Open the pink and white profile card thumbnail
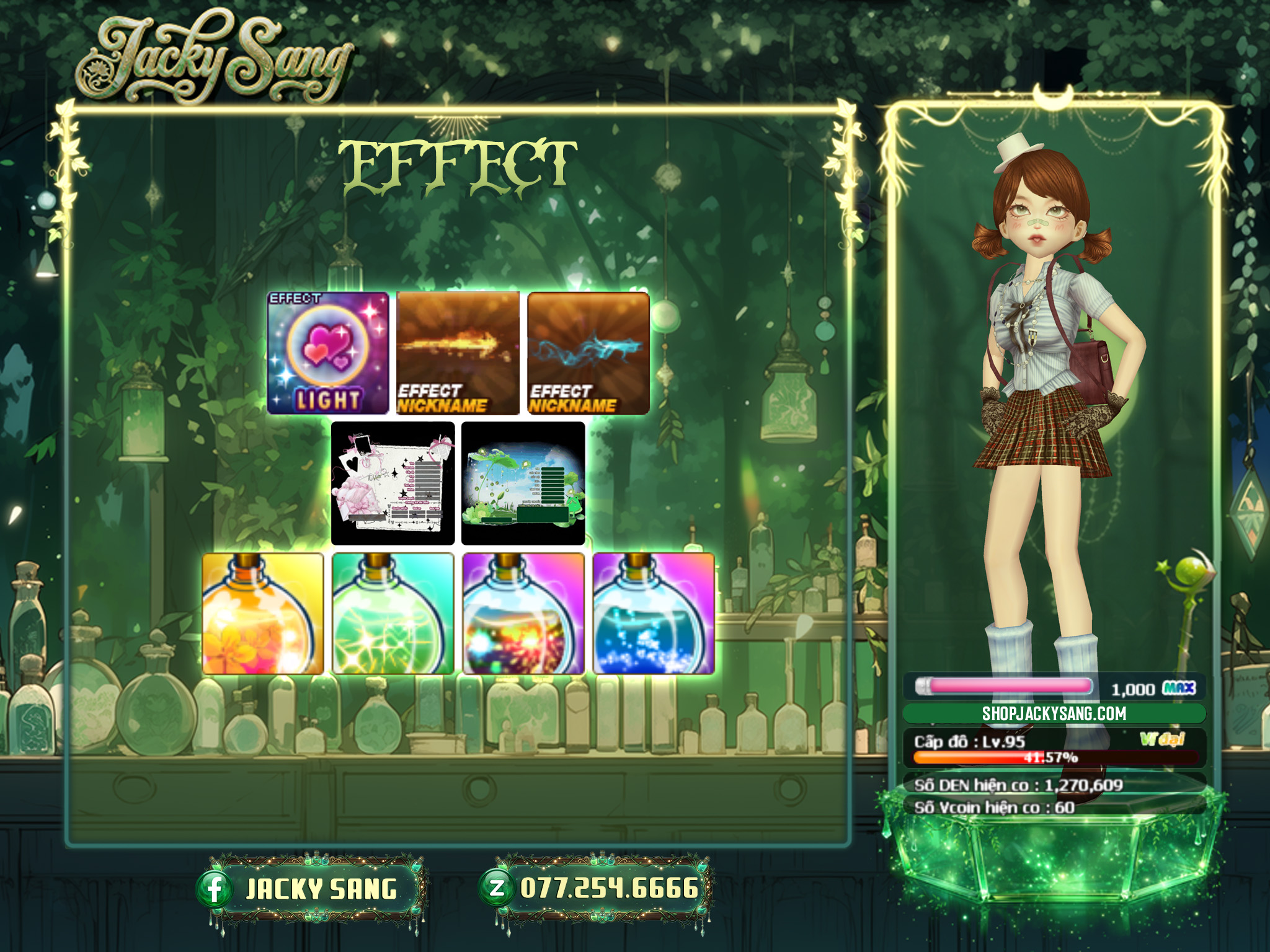The image size is (1270, 952). (x=393, y=483)
